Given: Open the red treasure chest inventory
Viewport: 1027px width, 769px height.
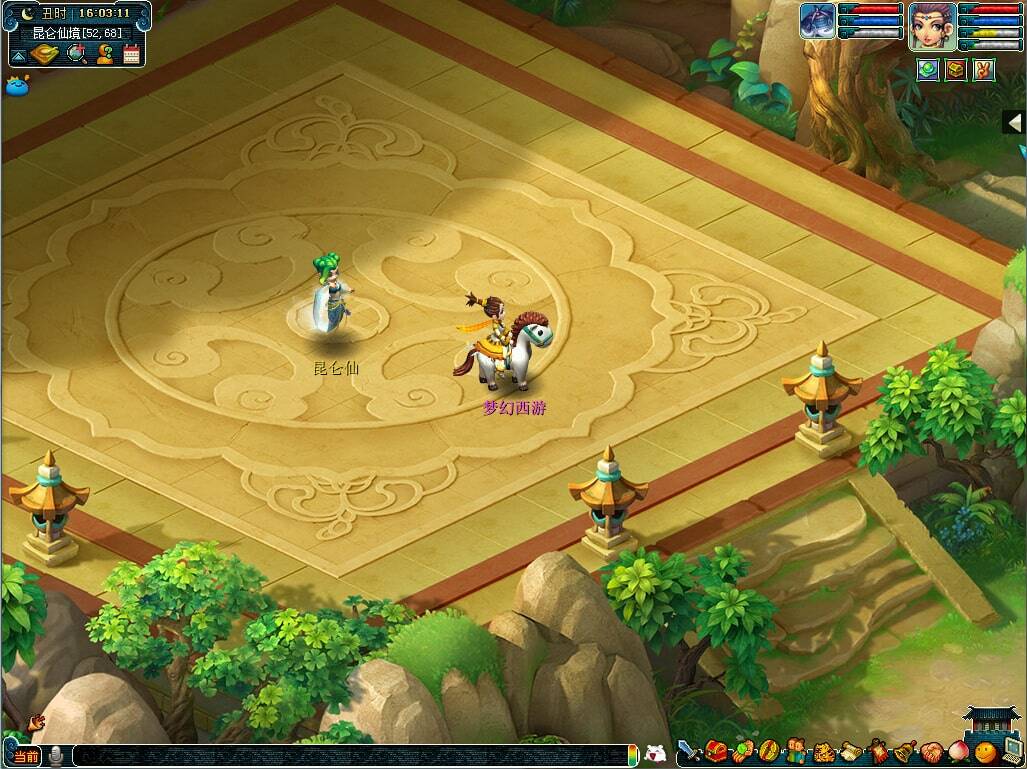Looking at the screenshot, I should point(715,751).
